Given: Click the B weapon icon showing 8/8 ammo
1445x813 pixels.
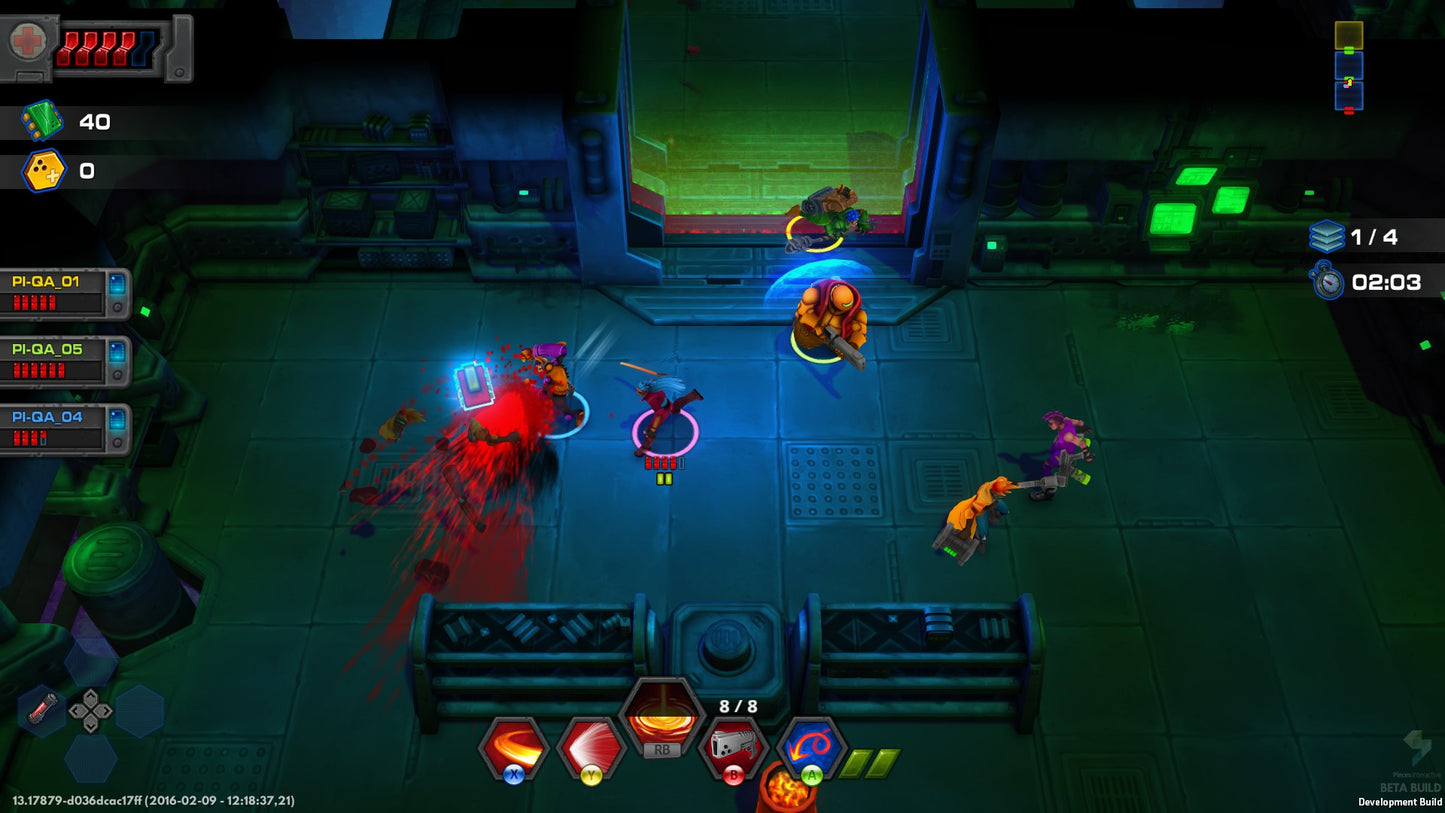Looking at the screenshot, I should [x=733, y=744].
